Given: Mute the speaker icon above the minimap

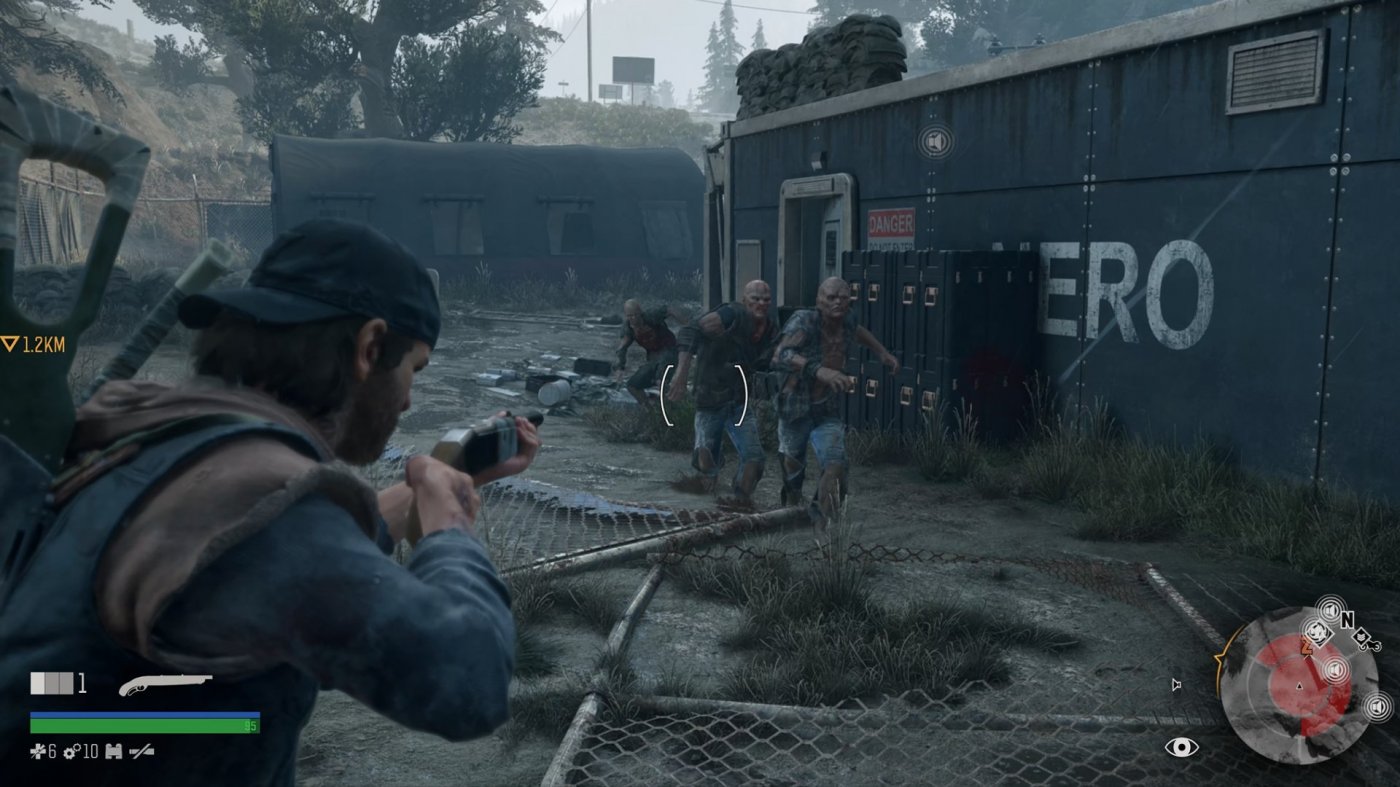Looking at the screenshot, I should (1330, 609).
